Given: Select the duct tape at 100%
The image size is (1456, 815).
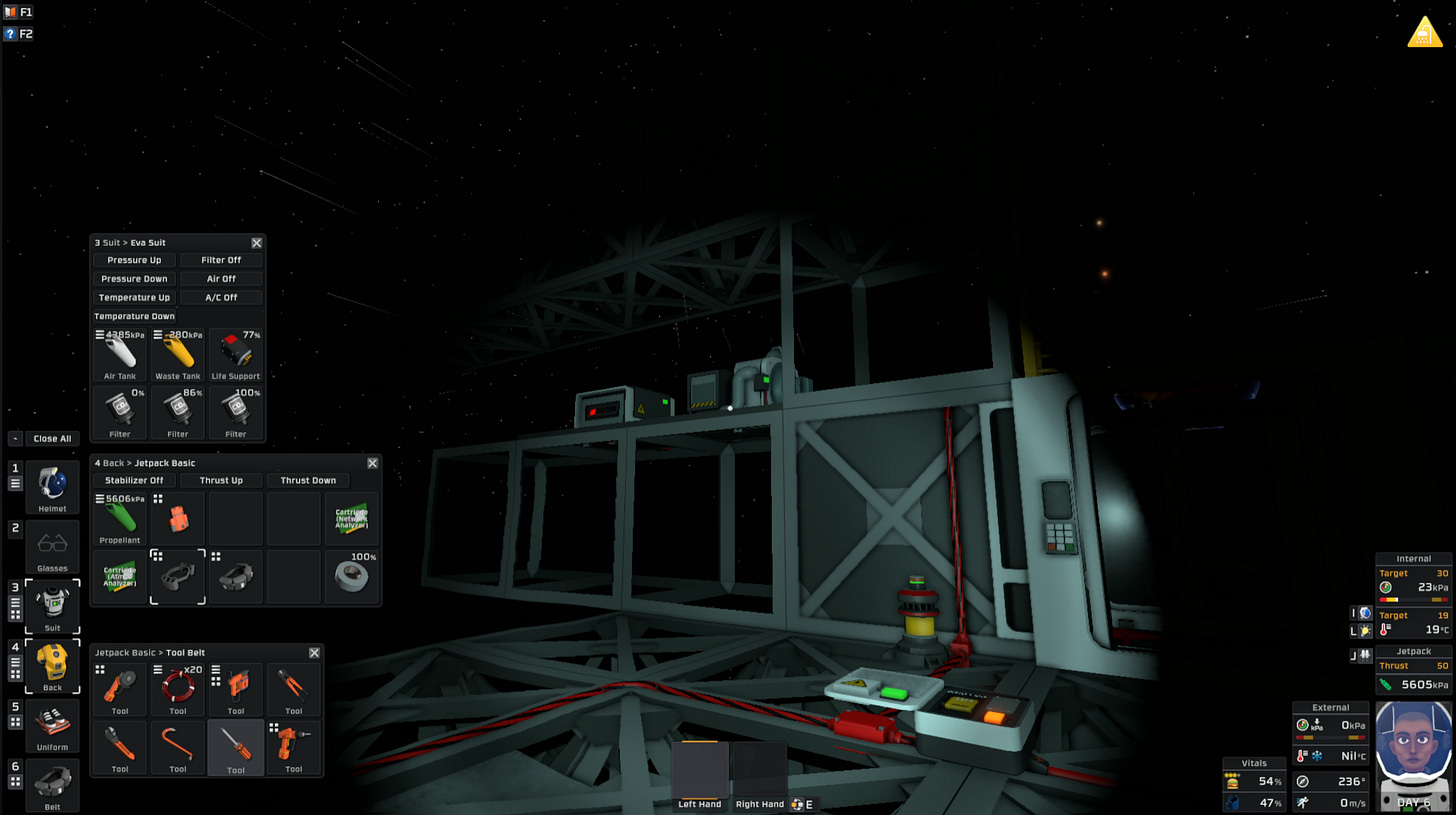Looking at the screenshot, I should [x=352, y=576].
